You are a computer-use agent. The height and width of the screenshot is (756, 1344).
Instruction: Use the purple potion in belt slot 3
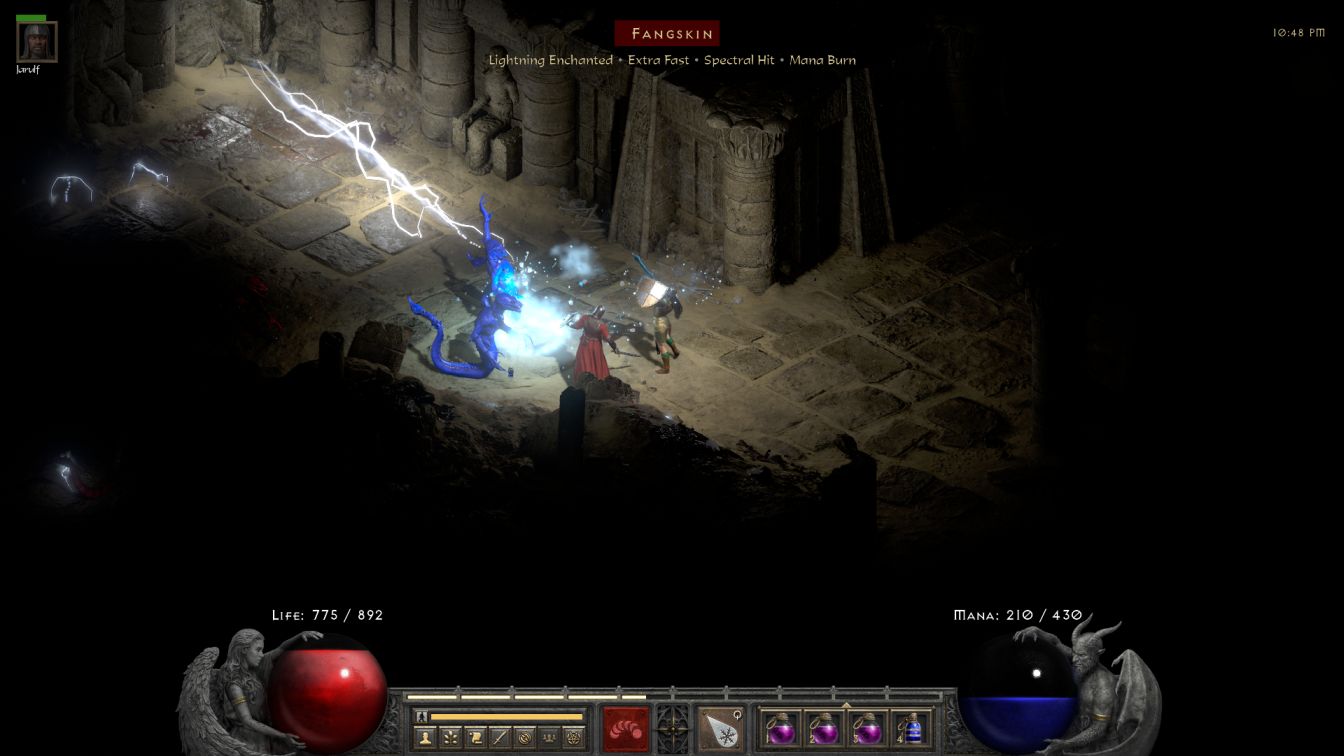coord(867,727)
